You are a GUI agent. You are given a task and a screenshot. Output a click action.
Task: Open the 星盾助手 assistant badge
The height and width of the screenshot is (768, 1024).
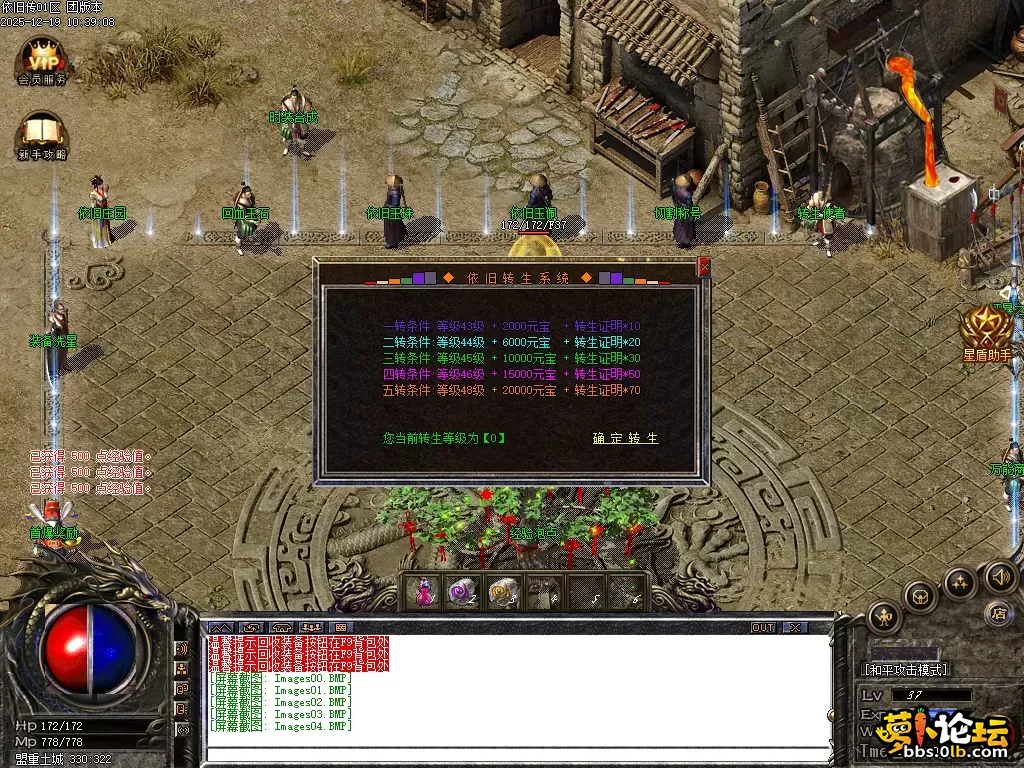(x=985, y=332)
